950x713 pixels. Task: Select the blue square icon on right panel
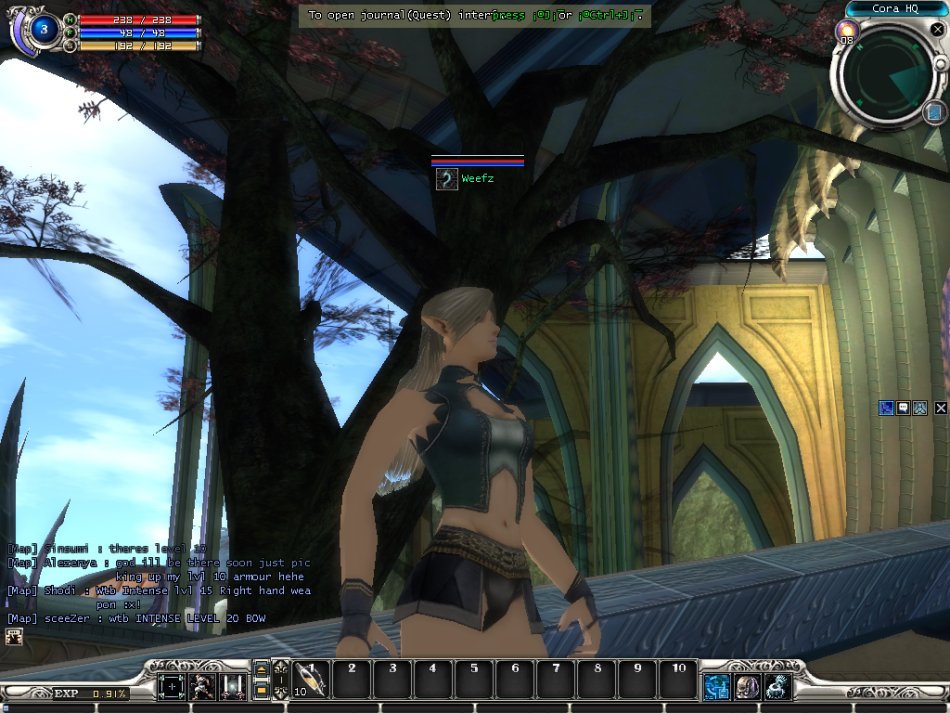(x=886, y=408)
